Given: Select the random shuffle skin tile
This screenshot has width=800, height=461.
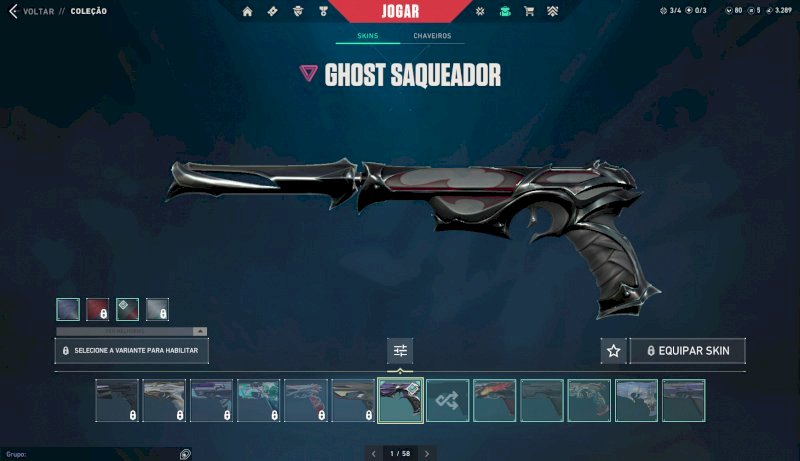Looking at the screenshot, I should tap(447, 400).
